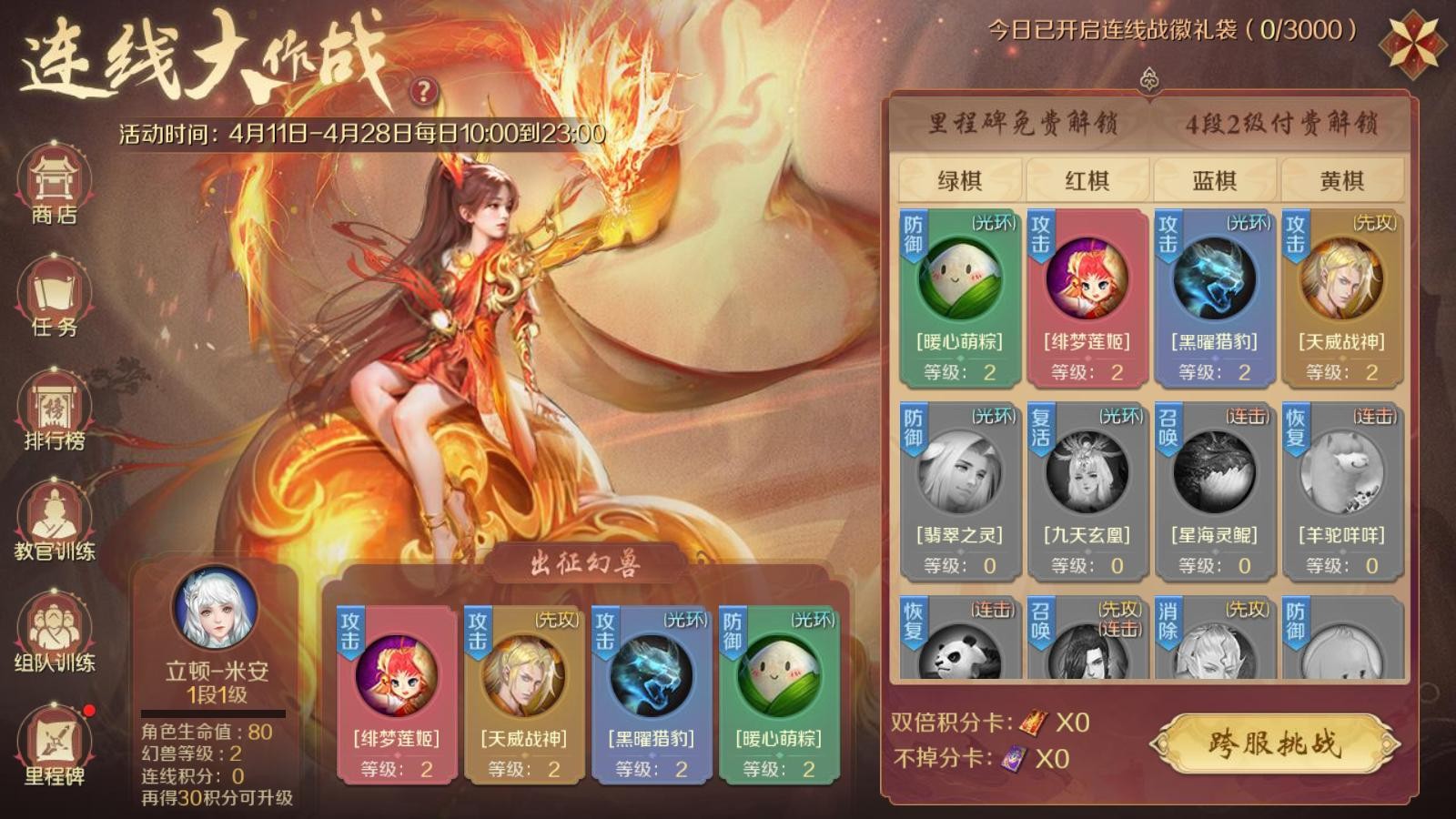
Task: Open the 商店 shop menu
Action: pyautogui.click(x=54, y=187)
